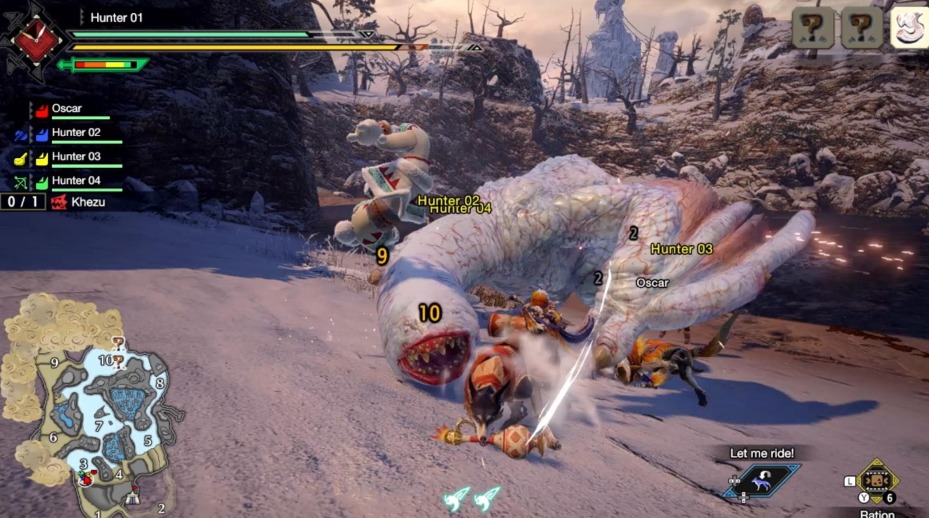Select Hunter 04 in the party list

75,181
